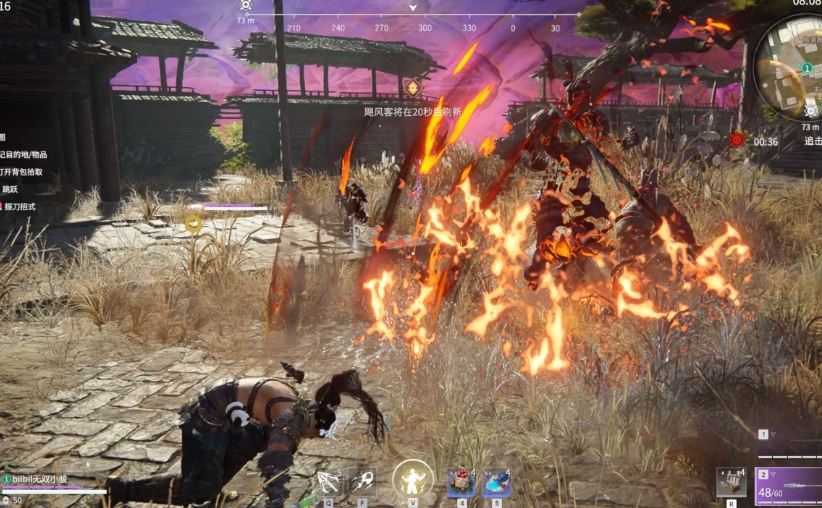Viewport: 822px width, 508px height.
Task: Trigger the comet dash skill icon
Action: tap(363, 482)
